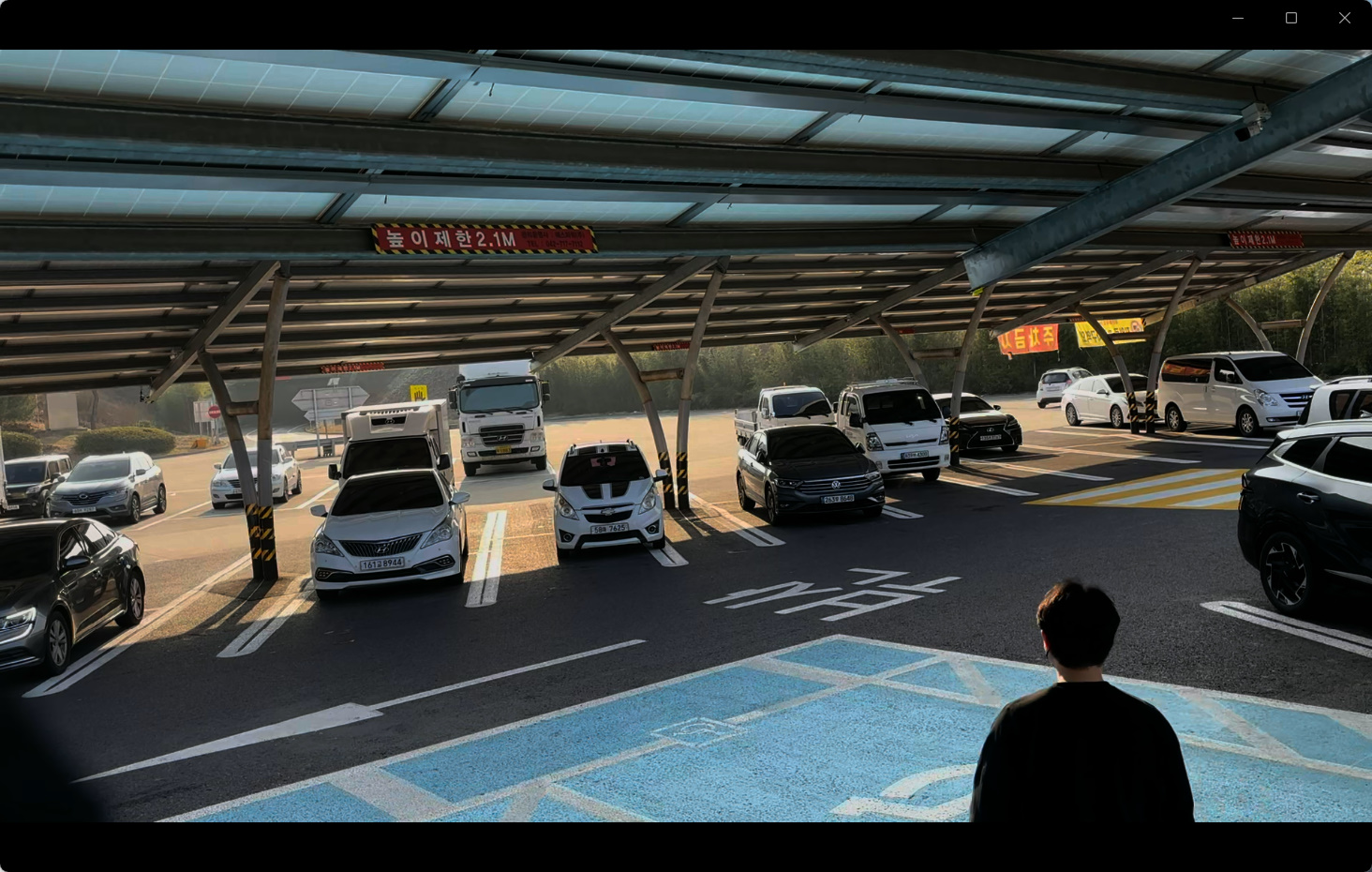This screenshot has height=872, width=1372.
Task: Close the viewer window
Action: pyautogui.click(x=1345, y=18)
